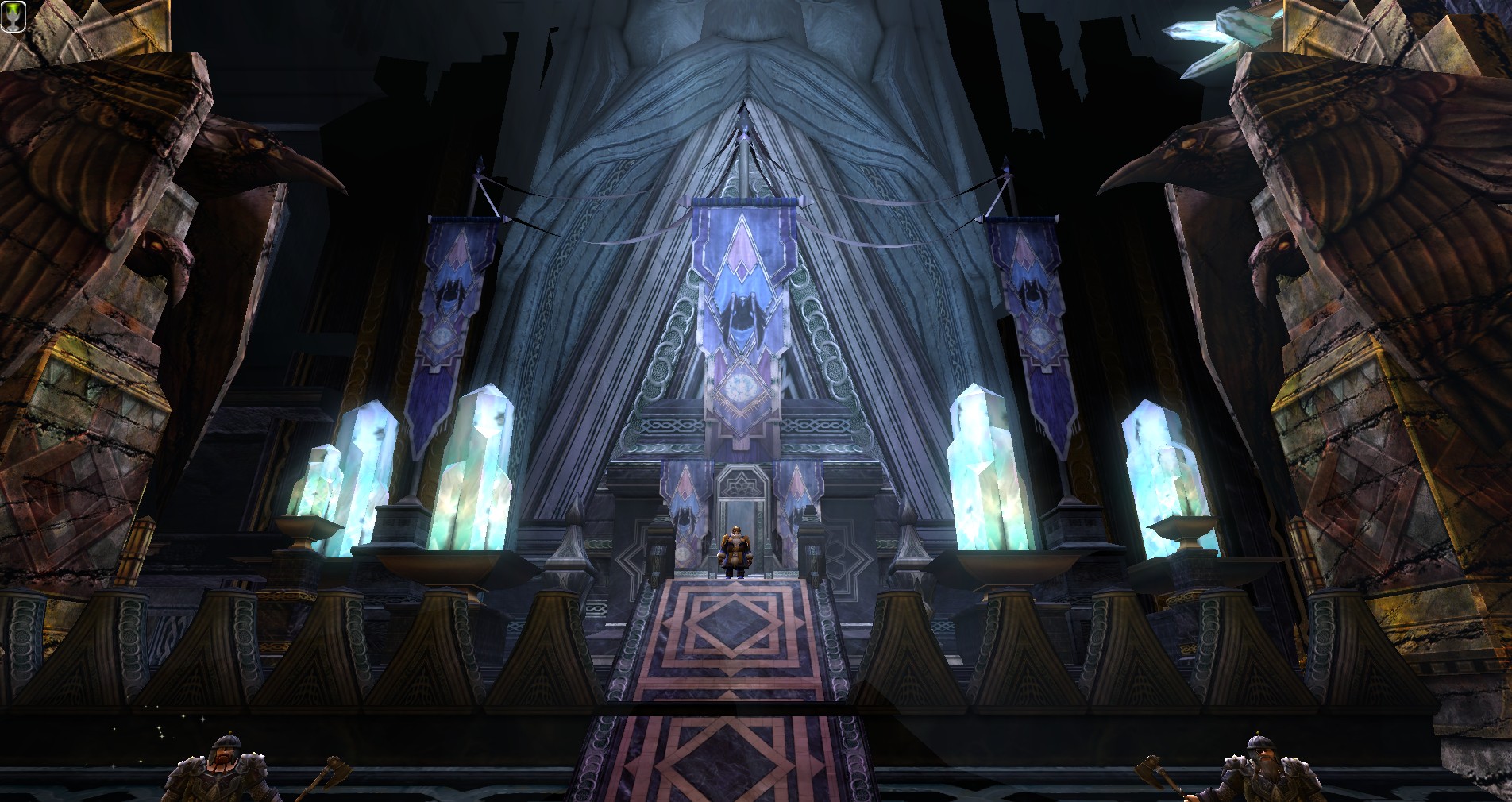Click the green goblet buff icon
This screenshot has width=1512, height=802.
(13, 17)
